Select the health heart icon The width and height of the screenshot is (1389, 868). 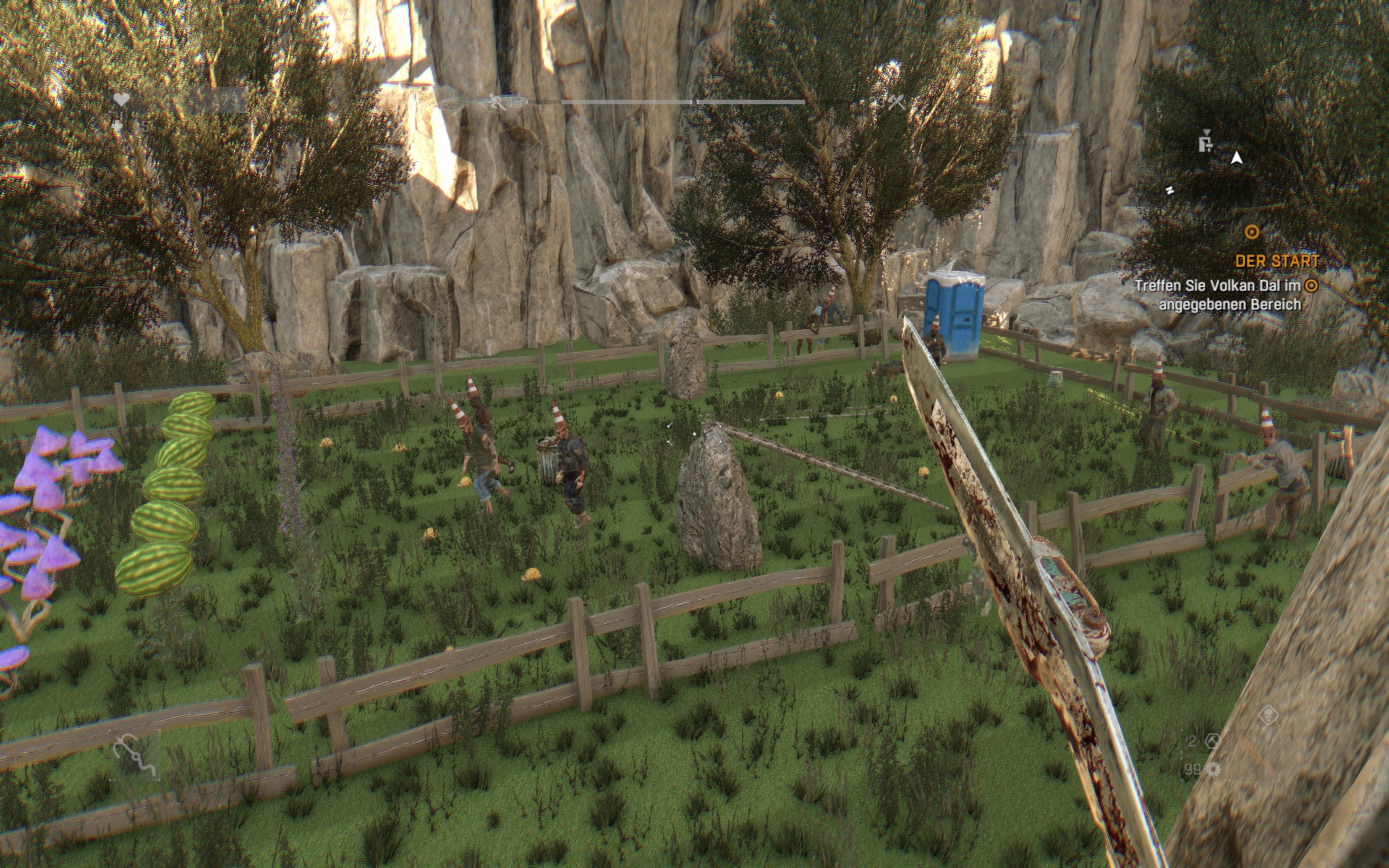pyautogui.click(x=121, y=100)
